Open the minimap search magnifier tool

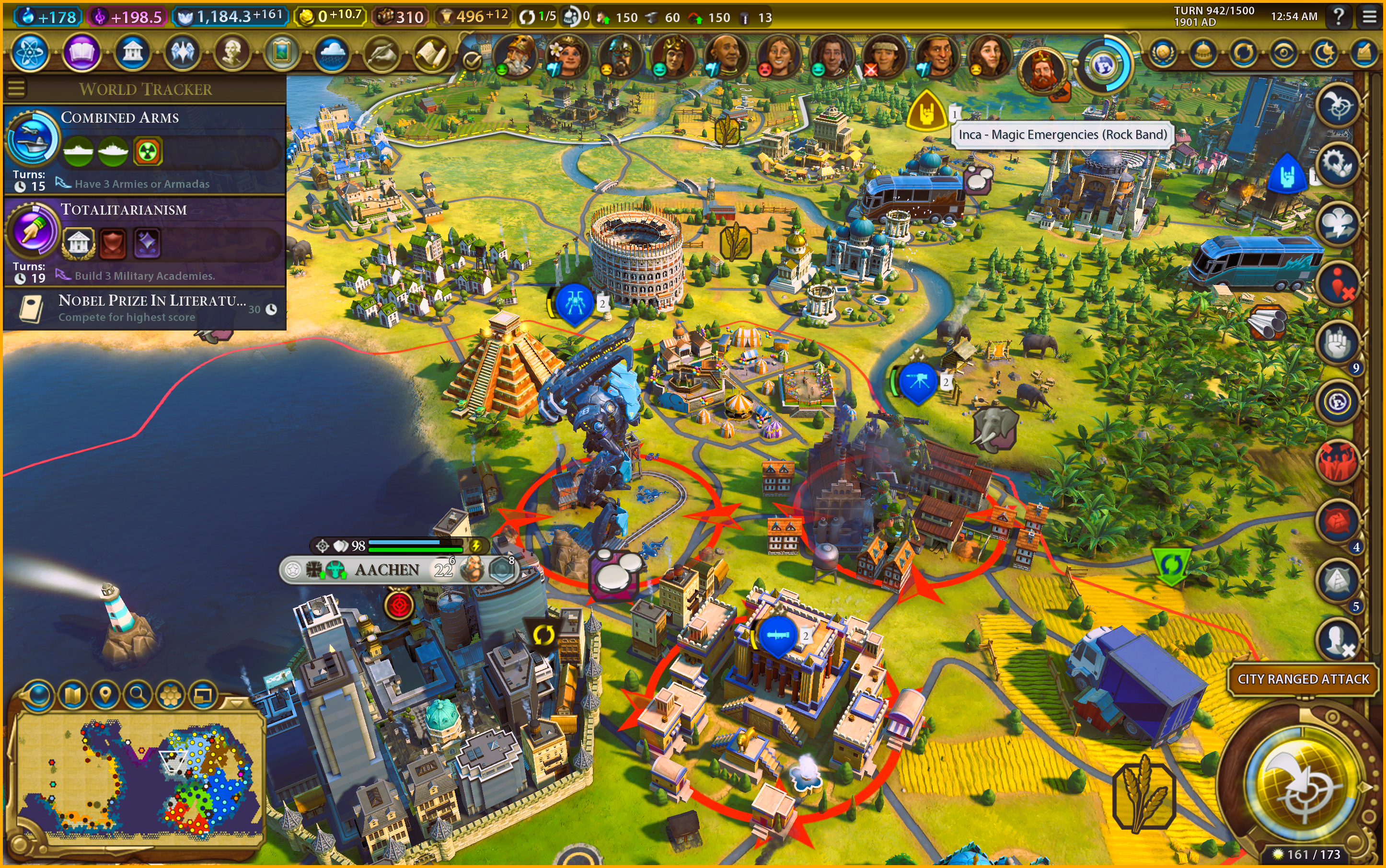coord(137,696)
